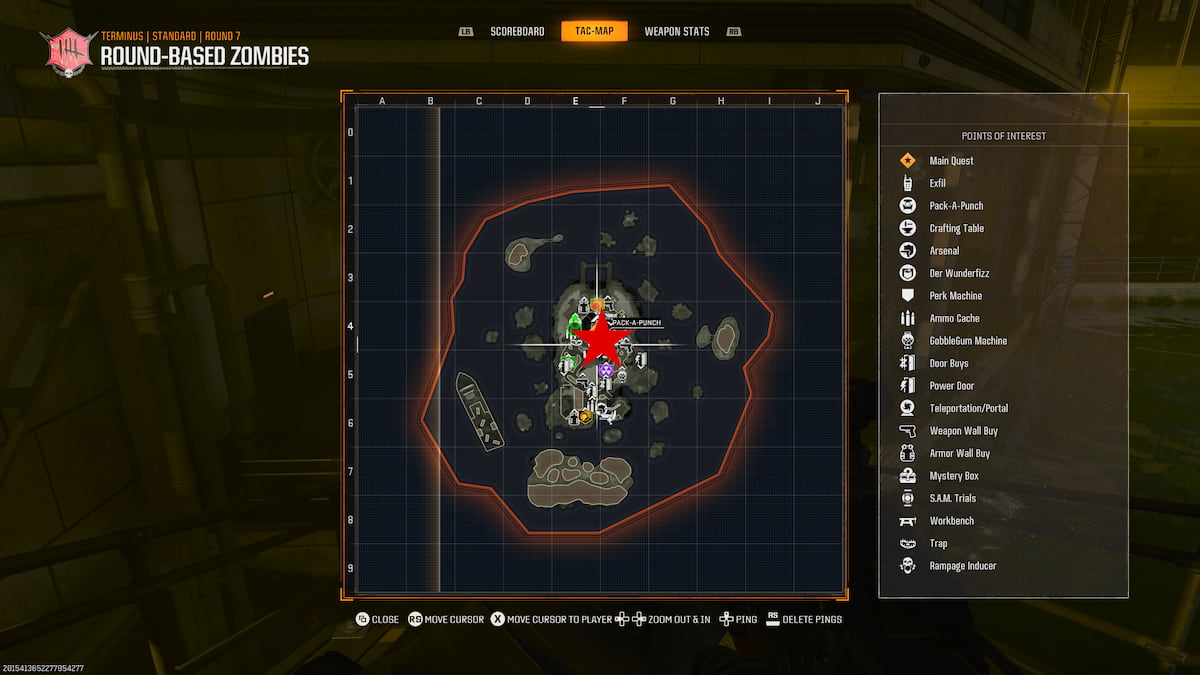Choose Main Quest in the legend
The width and height of the screenshot is (1200, 675).
[951, 161]
